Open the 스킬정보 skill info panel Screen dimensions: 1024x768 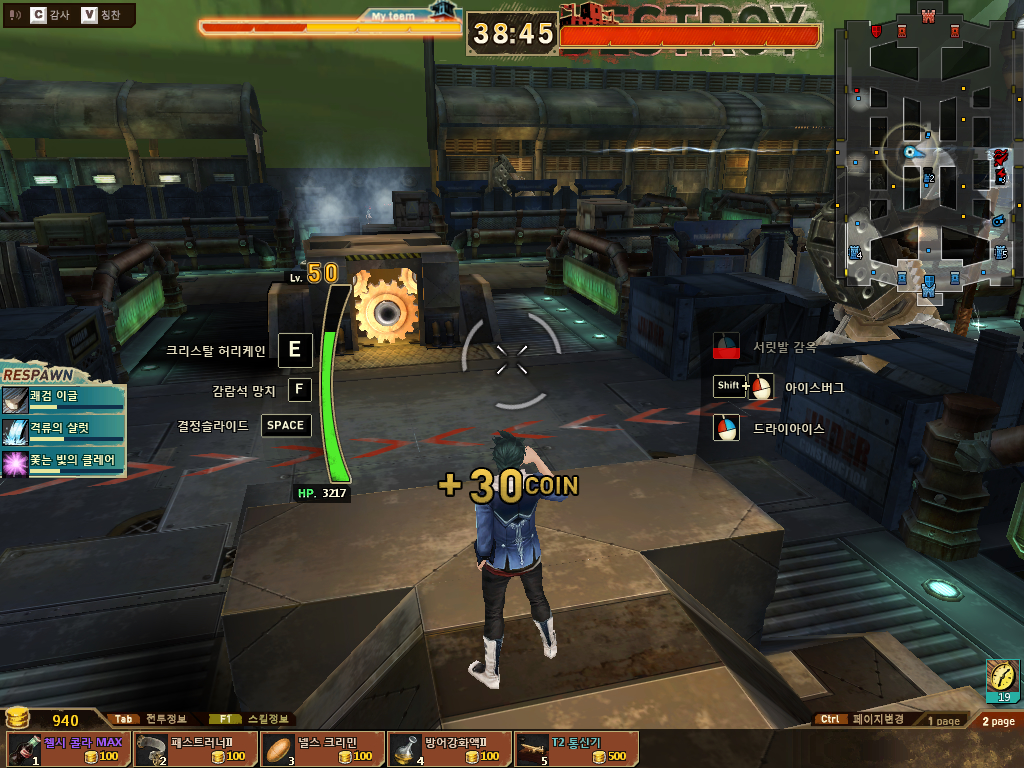pyautogui.click(x=252, y=719)
